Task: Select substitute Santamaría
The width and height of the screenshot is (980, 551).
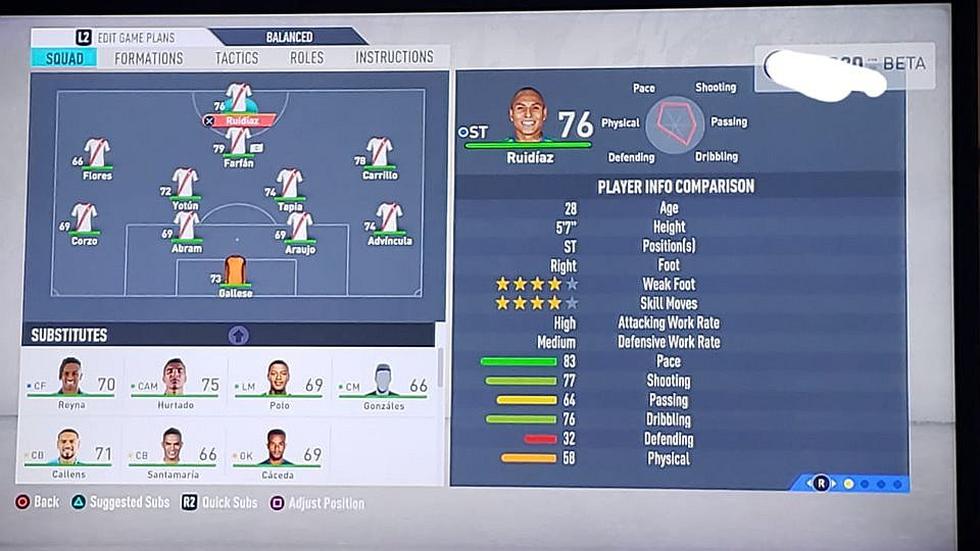Action: coord(174,452)
